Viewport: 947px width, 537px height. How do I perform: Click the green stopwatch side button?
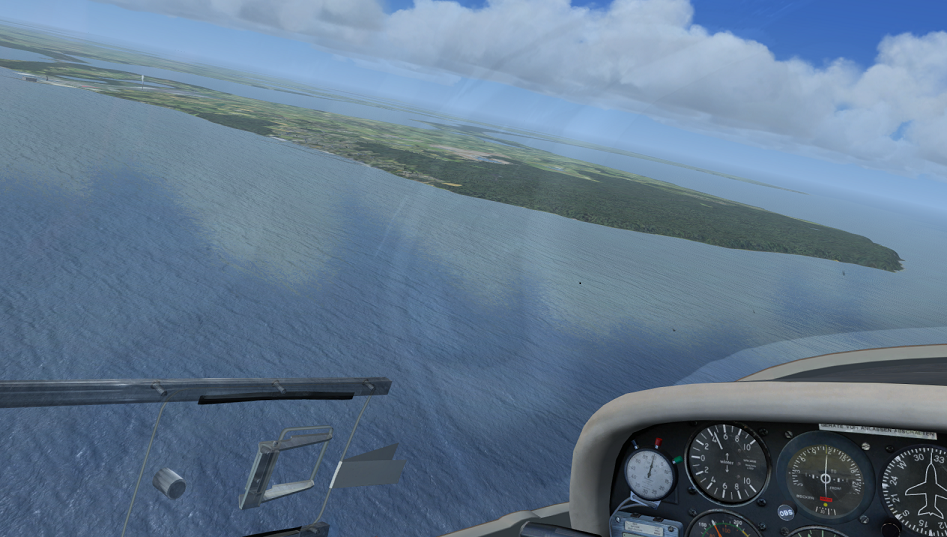pos(677,460)
